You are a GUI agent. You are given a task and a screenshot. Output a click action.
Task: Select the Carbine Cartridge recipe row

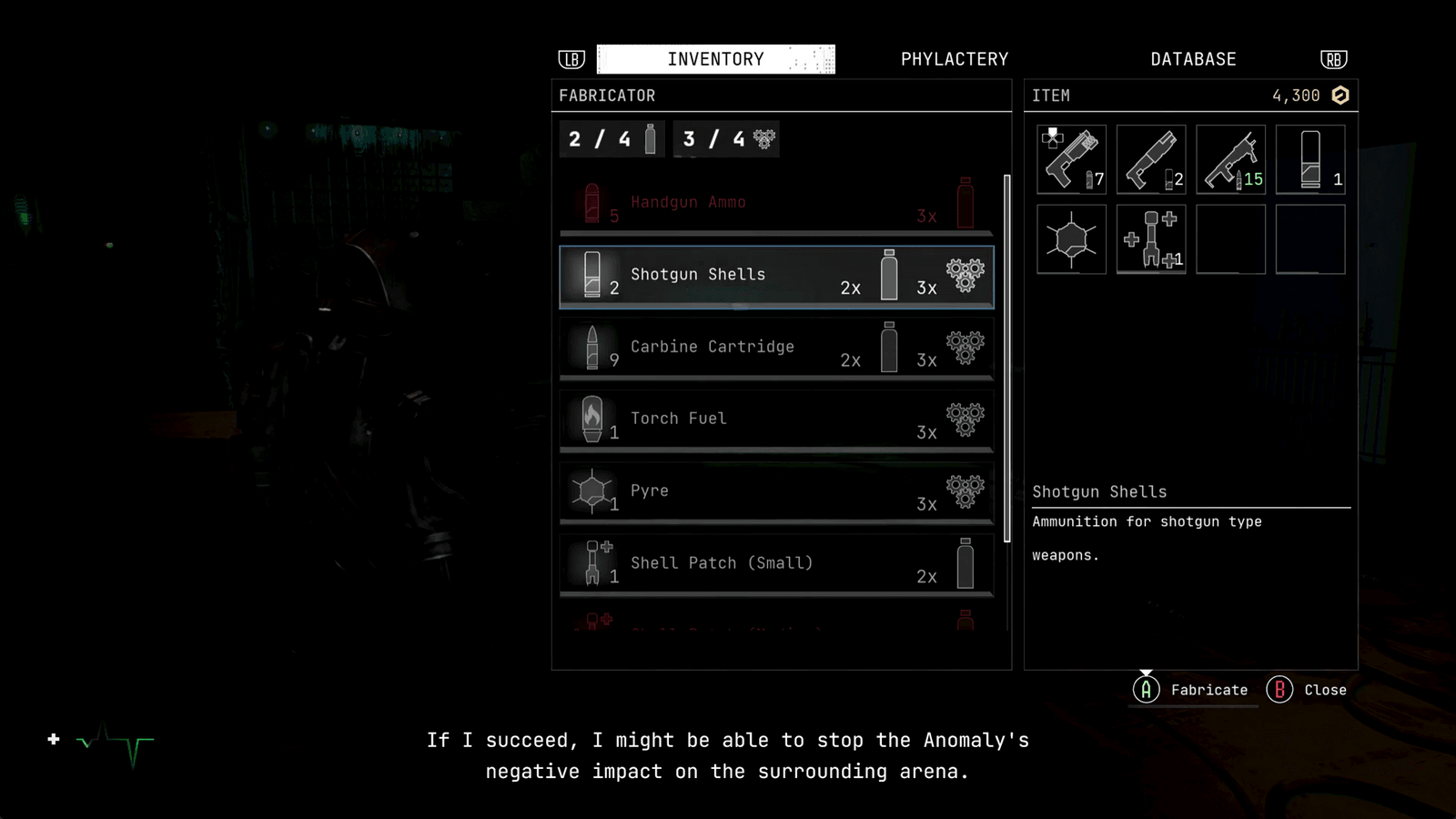click(776, 348)
